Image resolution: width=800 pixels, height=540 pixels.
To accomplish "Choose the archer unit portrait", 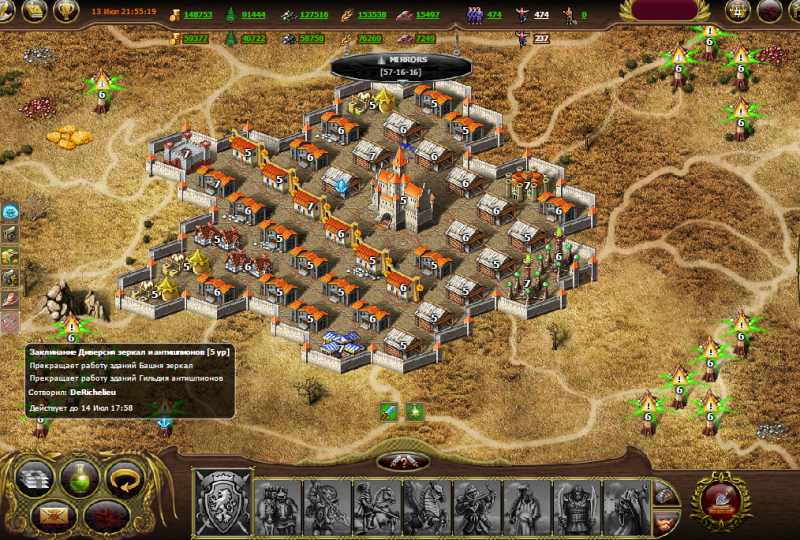I will point(477,507).
